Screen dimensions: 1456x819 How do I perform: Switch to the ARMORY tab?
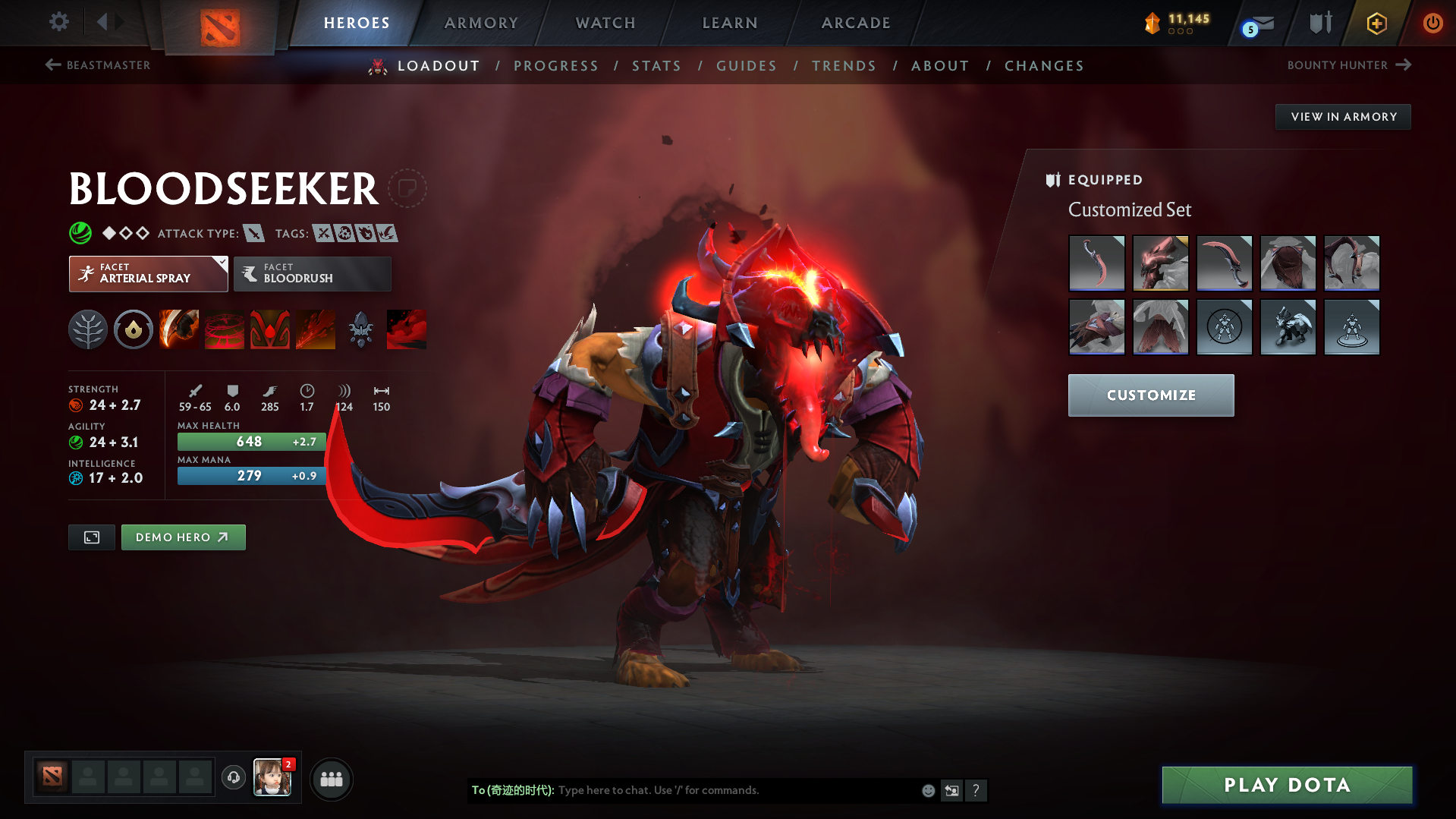pos(481,23)
